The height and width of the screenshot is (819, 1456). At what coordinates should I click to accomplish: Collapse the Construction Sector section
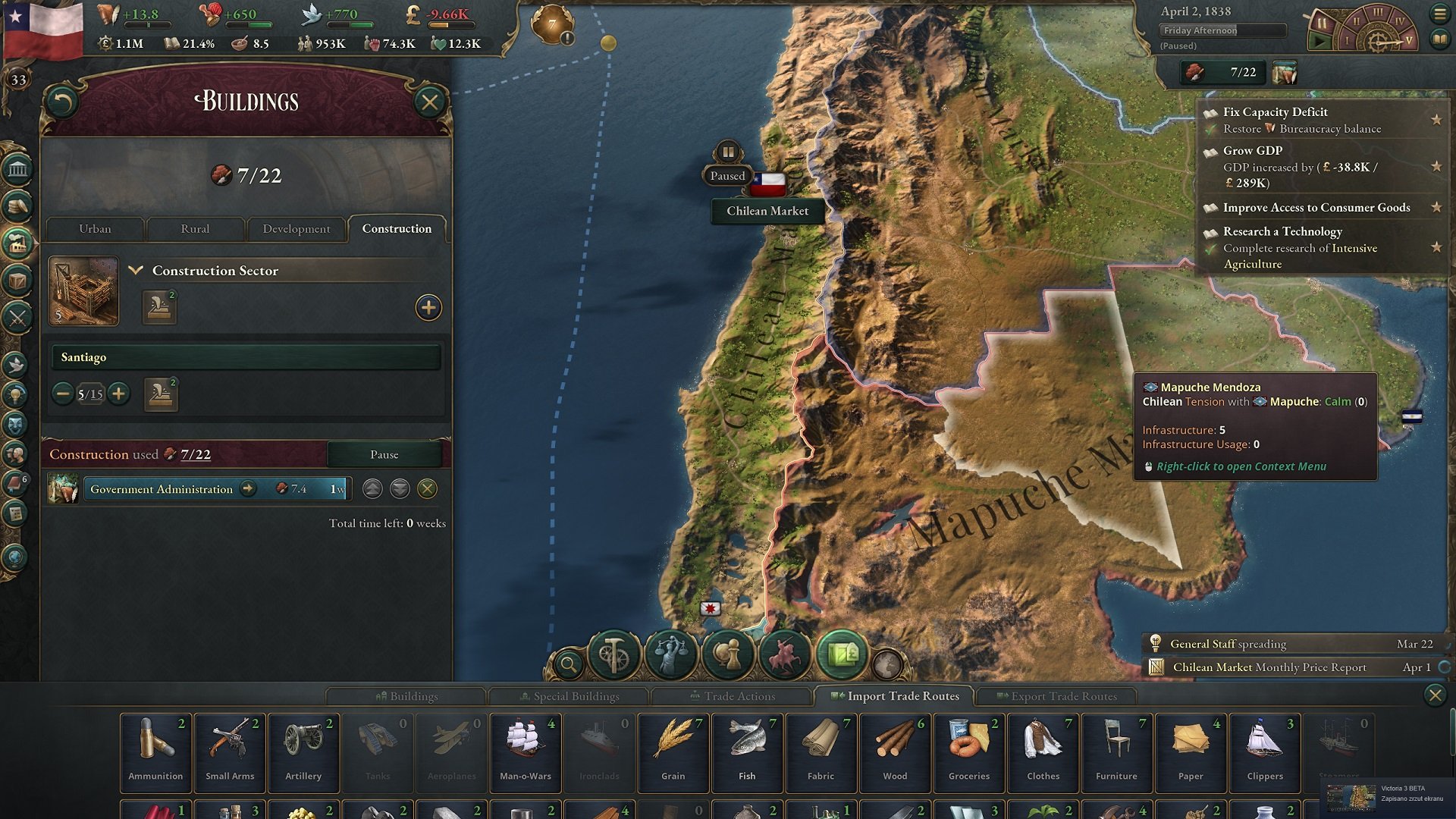click(x=137, y=270)
